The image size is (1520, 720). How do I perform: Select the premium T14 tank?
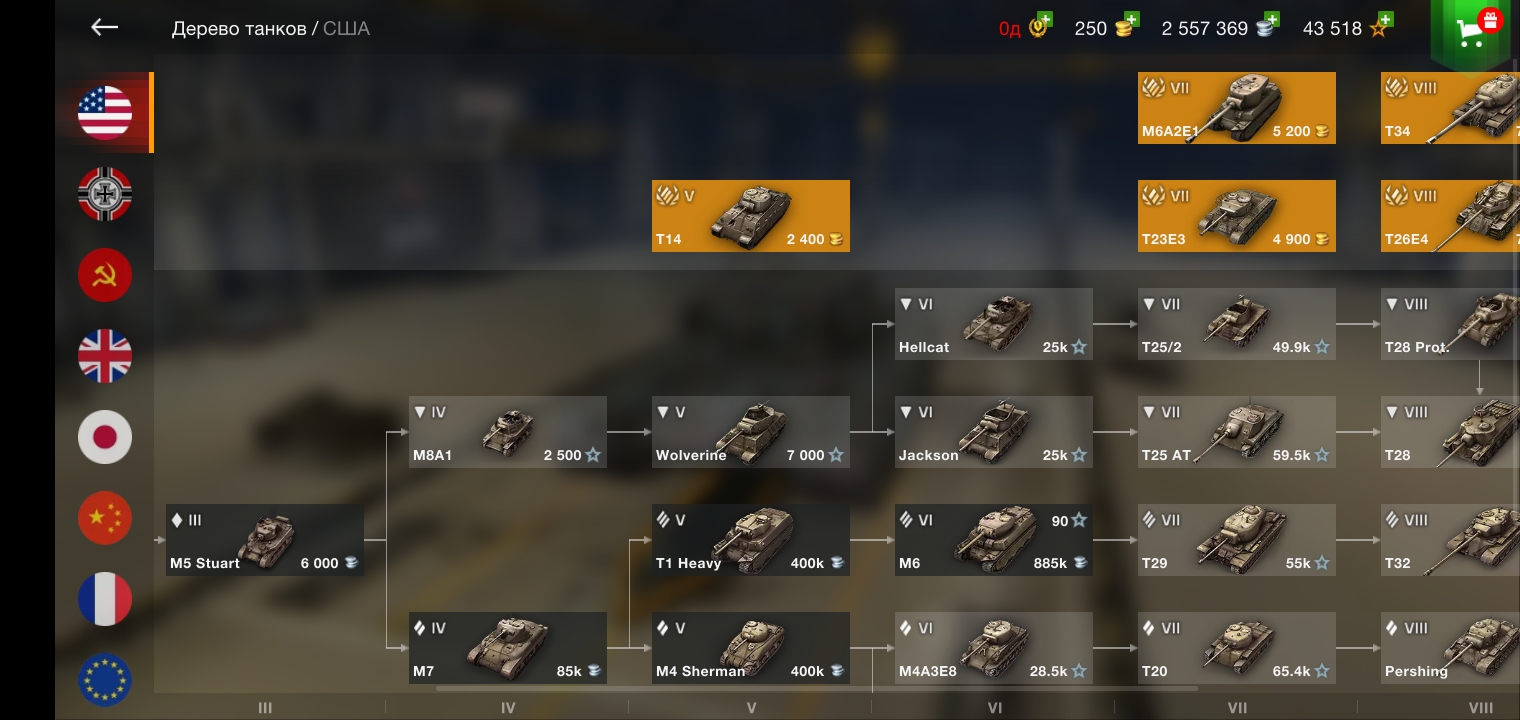pos(750,216)
